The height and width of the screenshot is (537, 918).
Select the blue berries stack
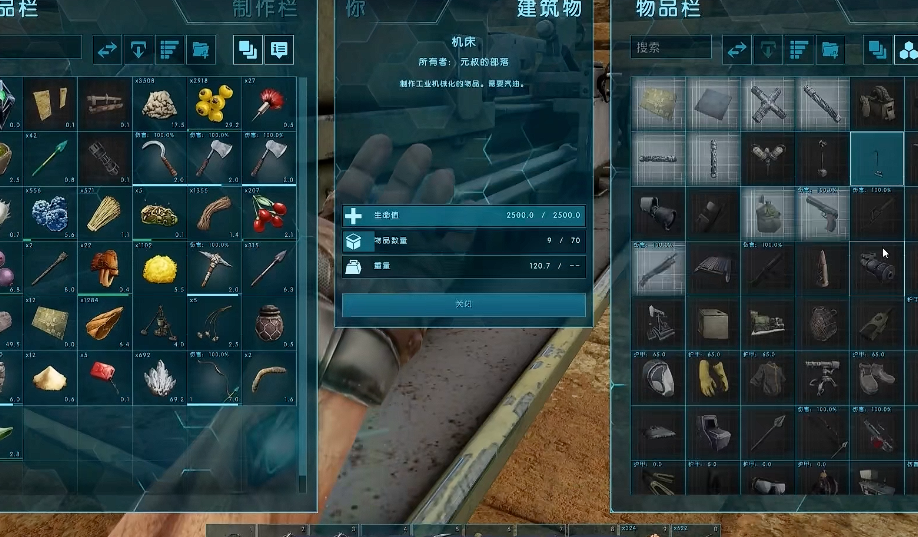tap(49, 211)
